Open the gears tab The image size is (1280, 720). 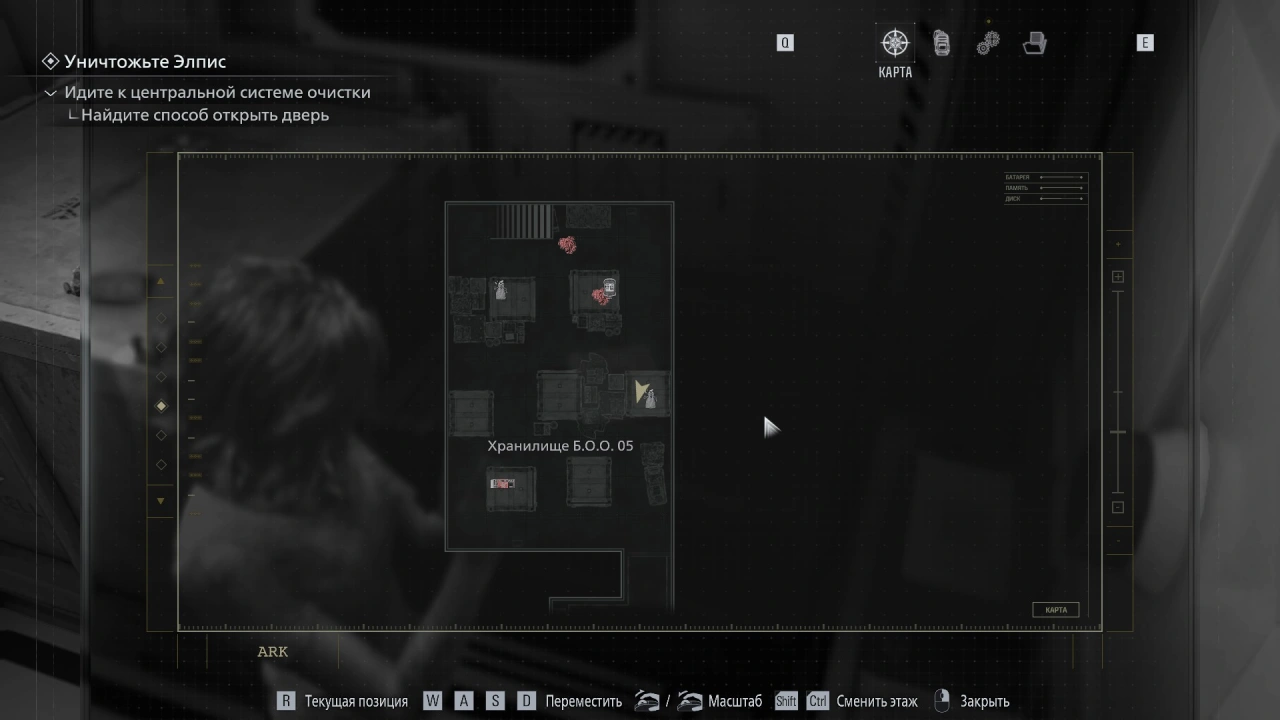coord(988,43)
